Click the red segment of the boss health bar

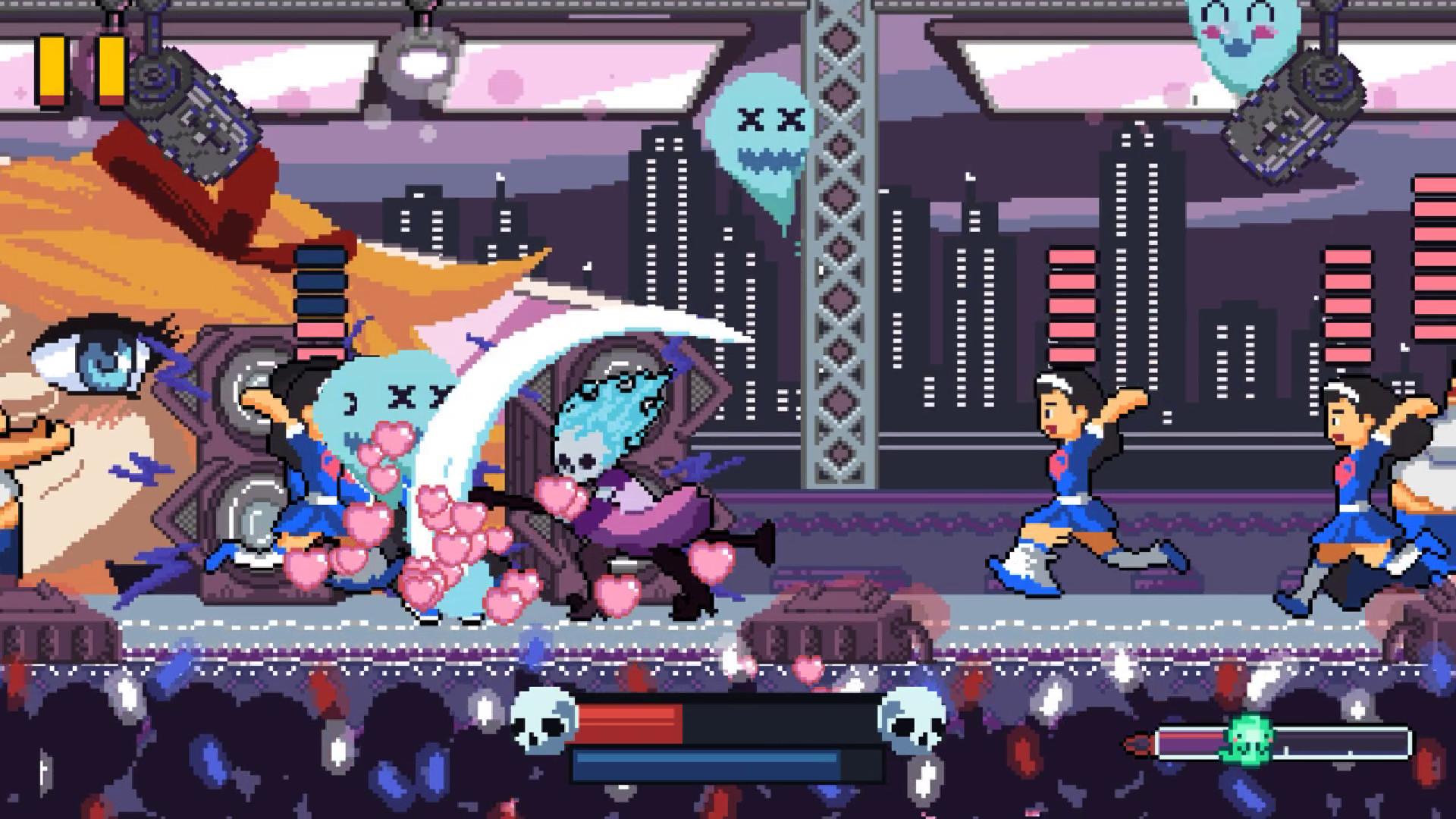[629, 719]
